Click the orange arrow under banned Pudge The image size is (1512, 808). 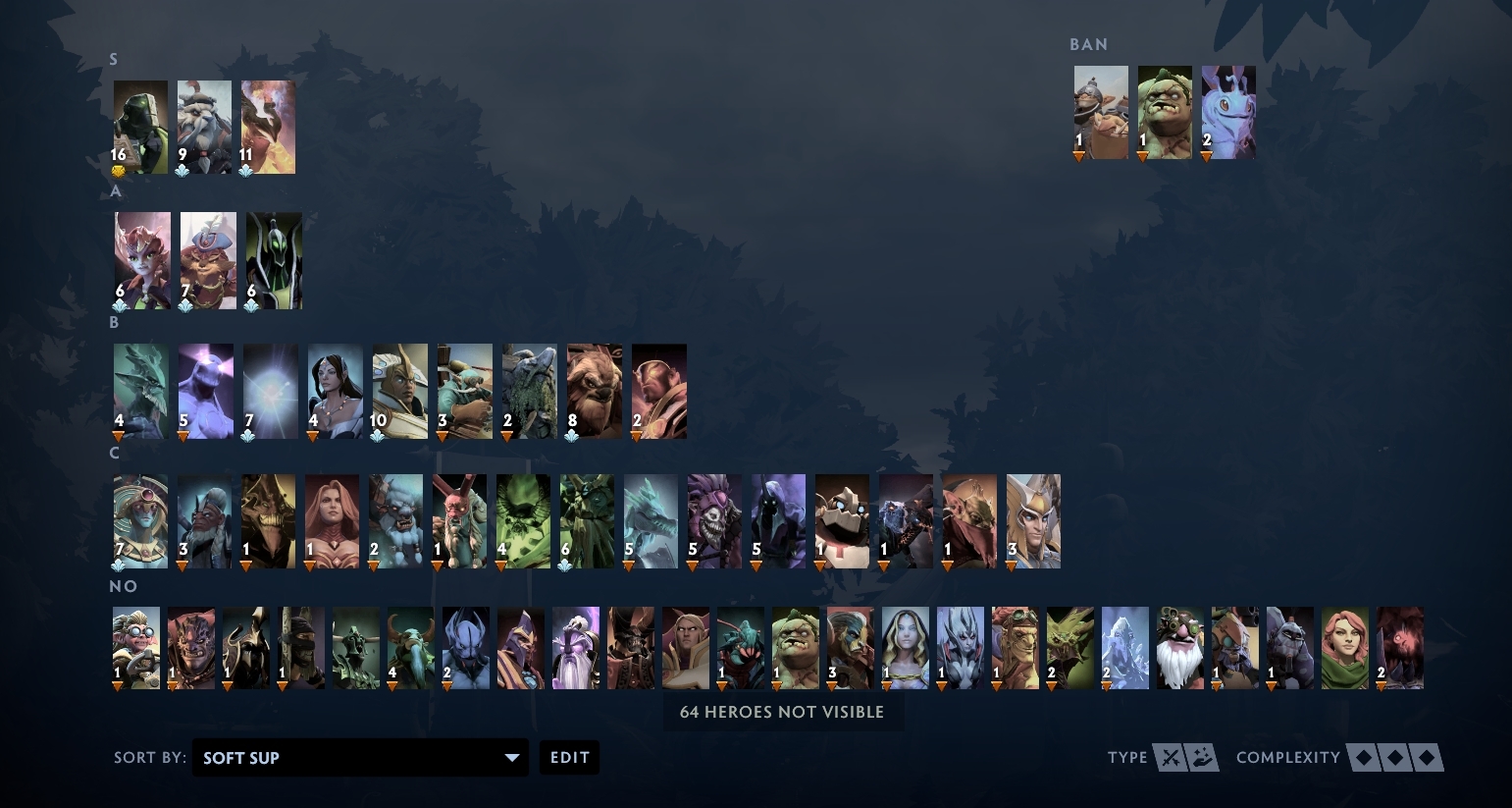(x=1141, y=154)
